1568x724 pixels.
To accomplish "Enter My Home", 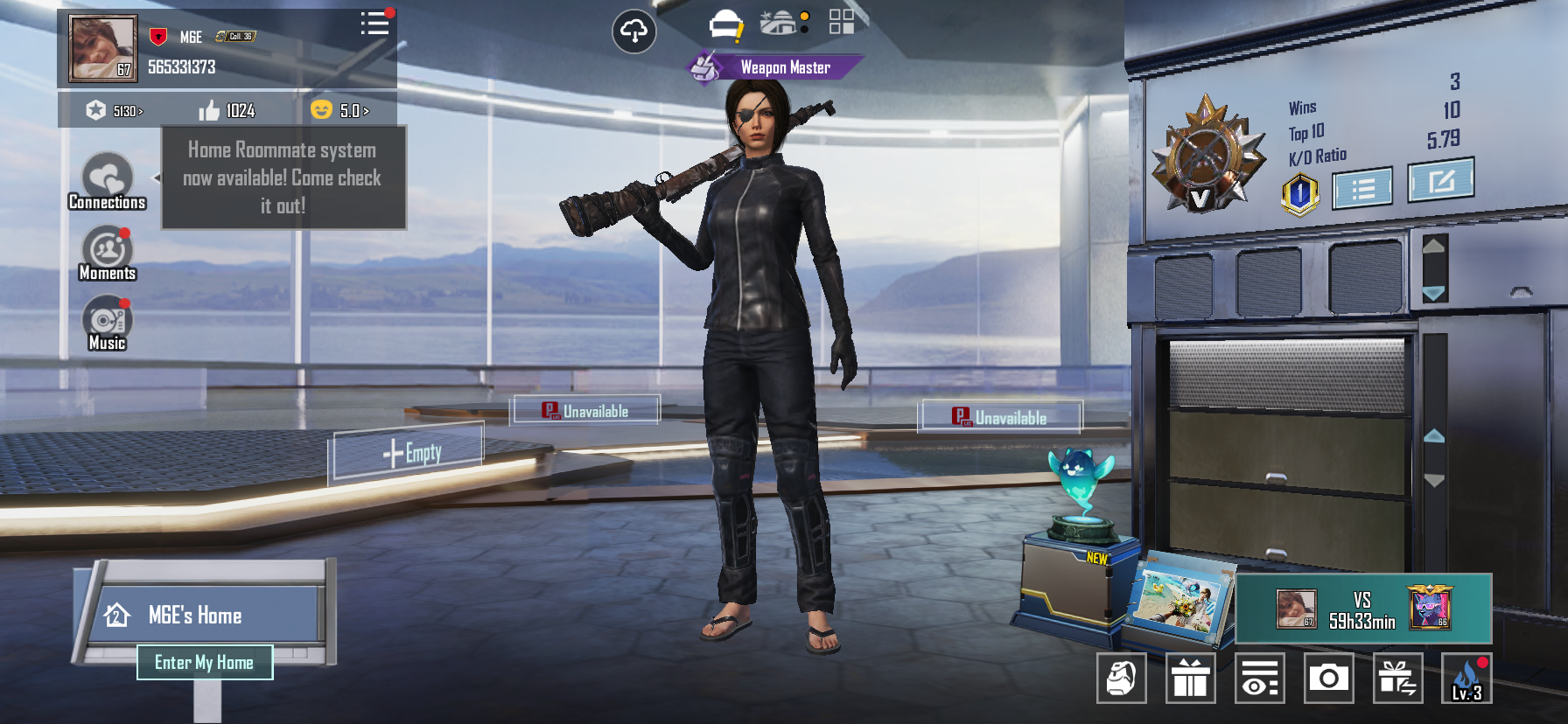I will 205,663.
